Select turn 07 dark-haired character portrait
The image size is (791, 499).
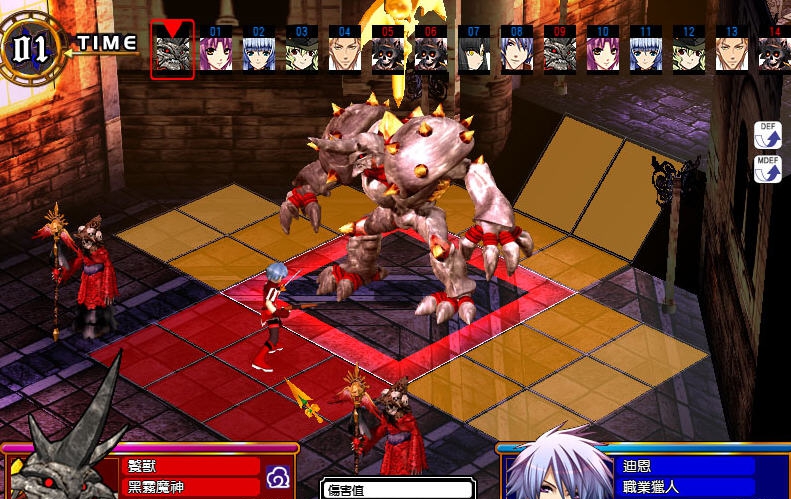tap(474, 52)
